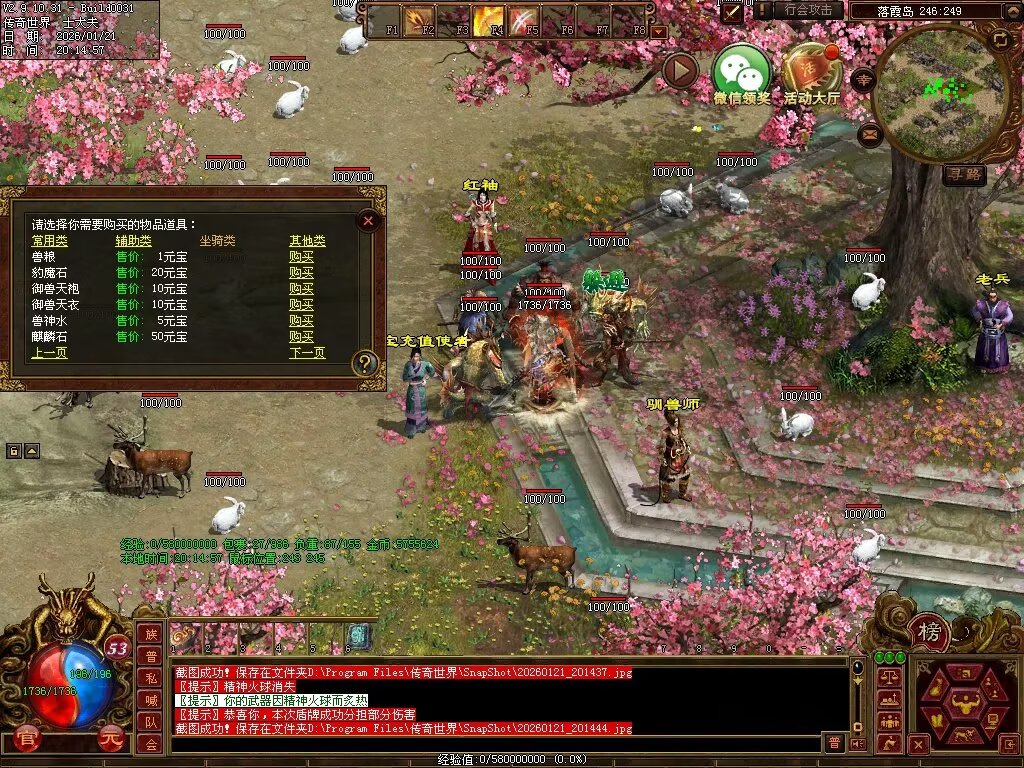Click the 寻路 pathfinding button
The width and height of the screenshot is (1024, 768).
964,175
